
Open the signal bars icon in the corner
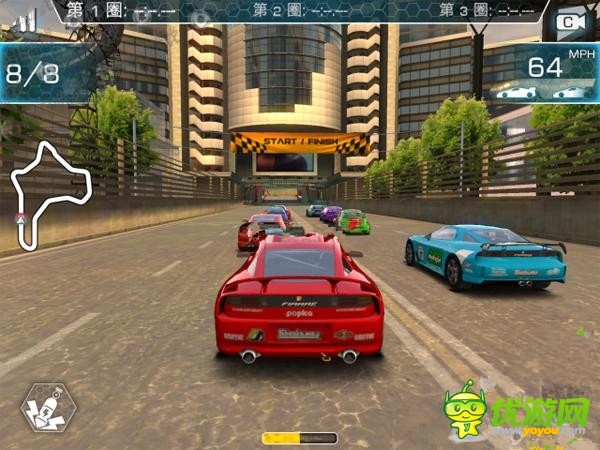24,19
